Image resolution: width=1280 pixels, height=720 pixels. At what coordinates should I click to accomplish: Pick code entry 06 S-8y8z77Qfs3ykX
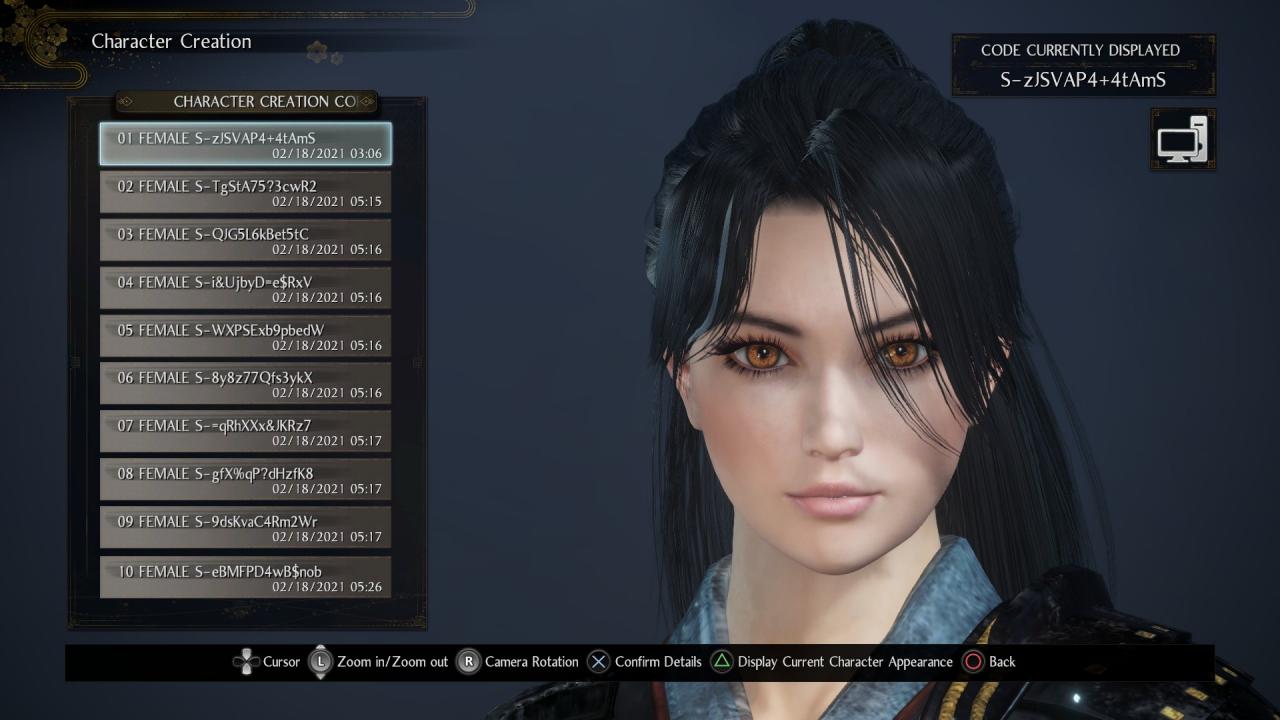pos(245,384)
